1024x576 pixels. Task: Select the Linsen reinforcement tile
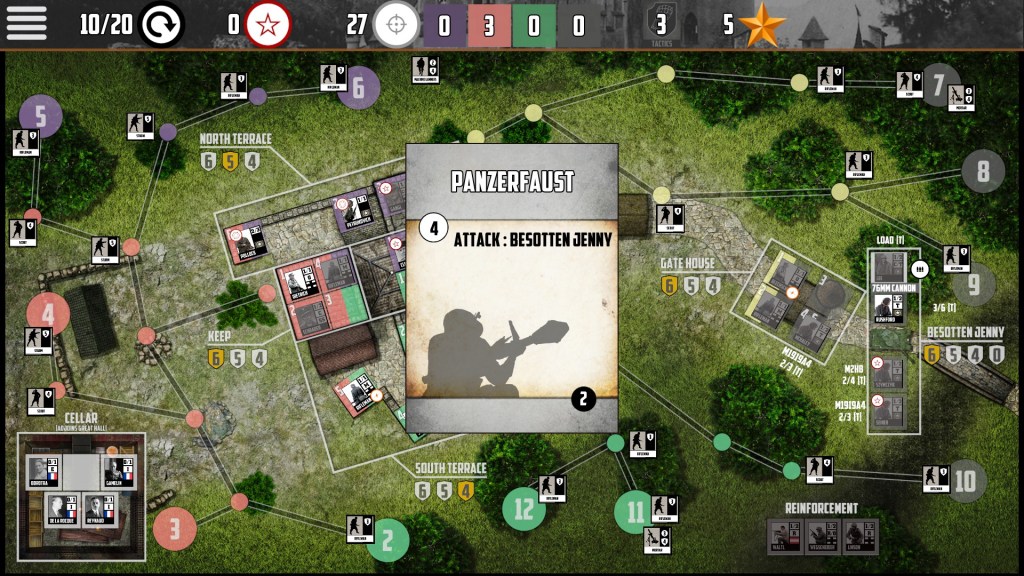tap(857, 535)
